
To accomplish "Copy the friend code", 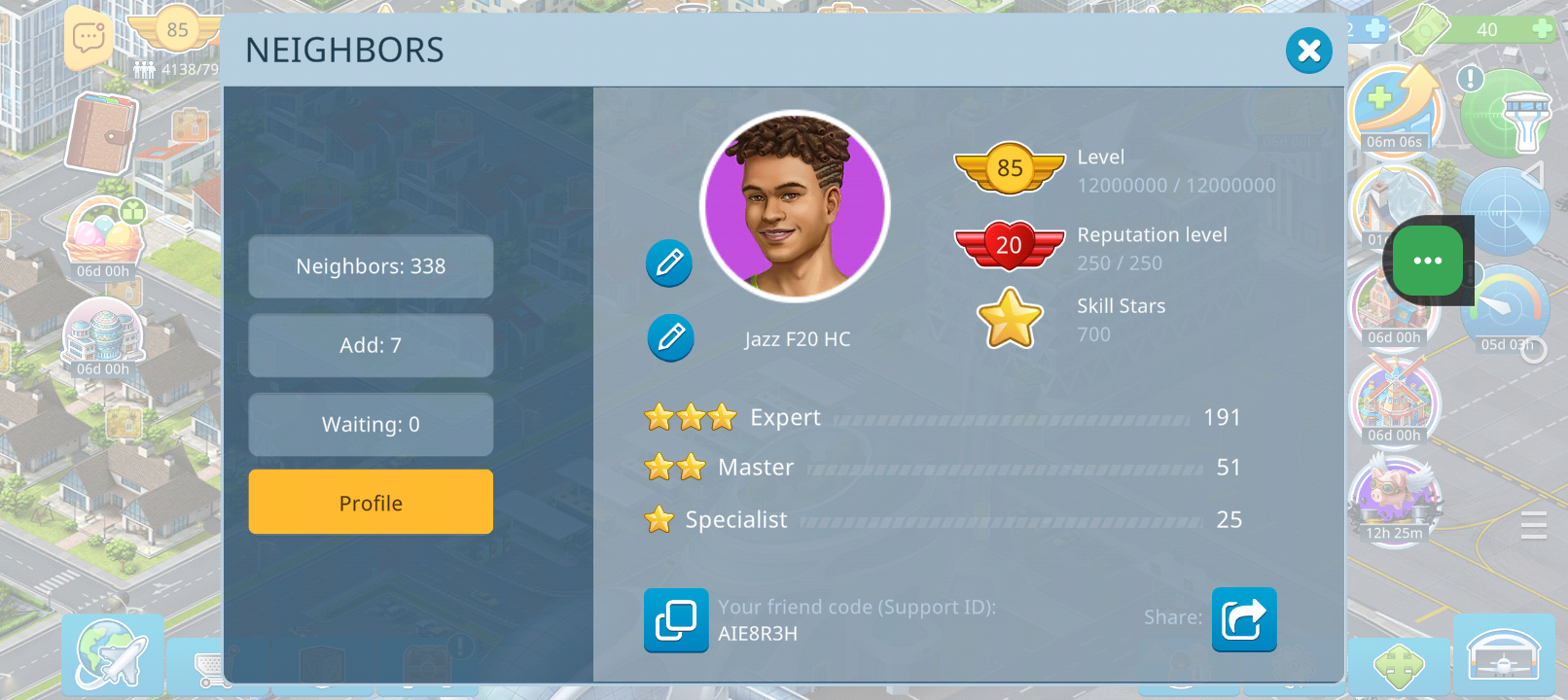I will click(676, 619).
